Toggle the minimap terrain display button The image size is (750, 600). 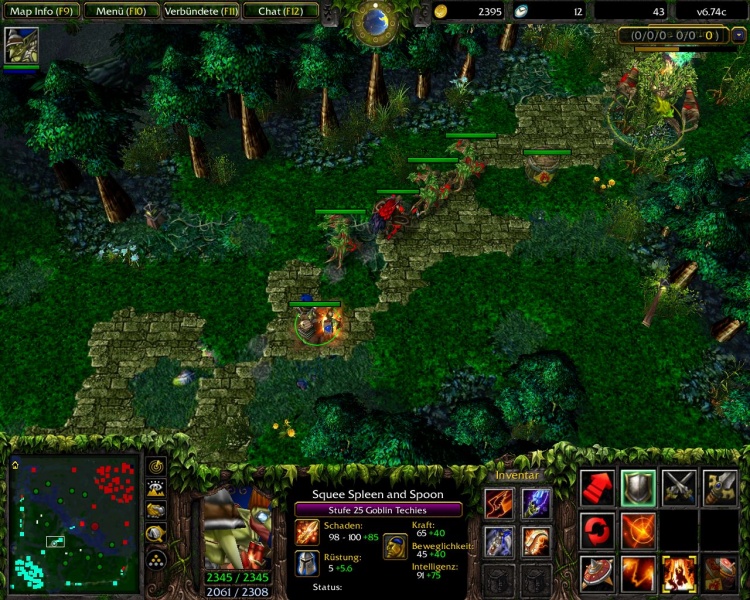(156, 488)
